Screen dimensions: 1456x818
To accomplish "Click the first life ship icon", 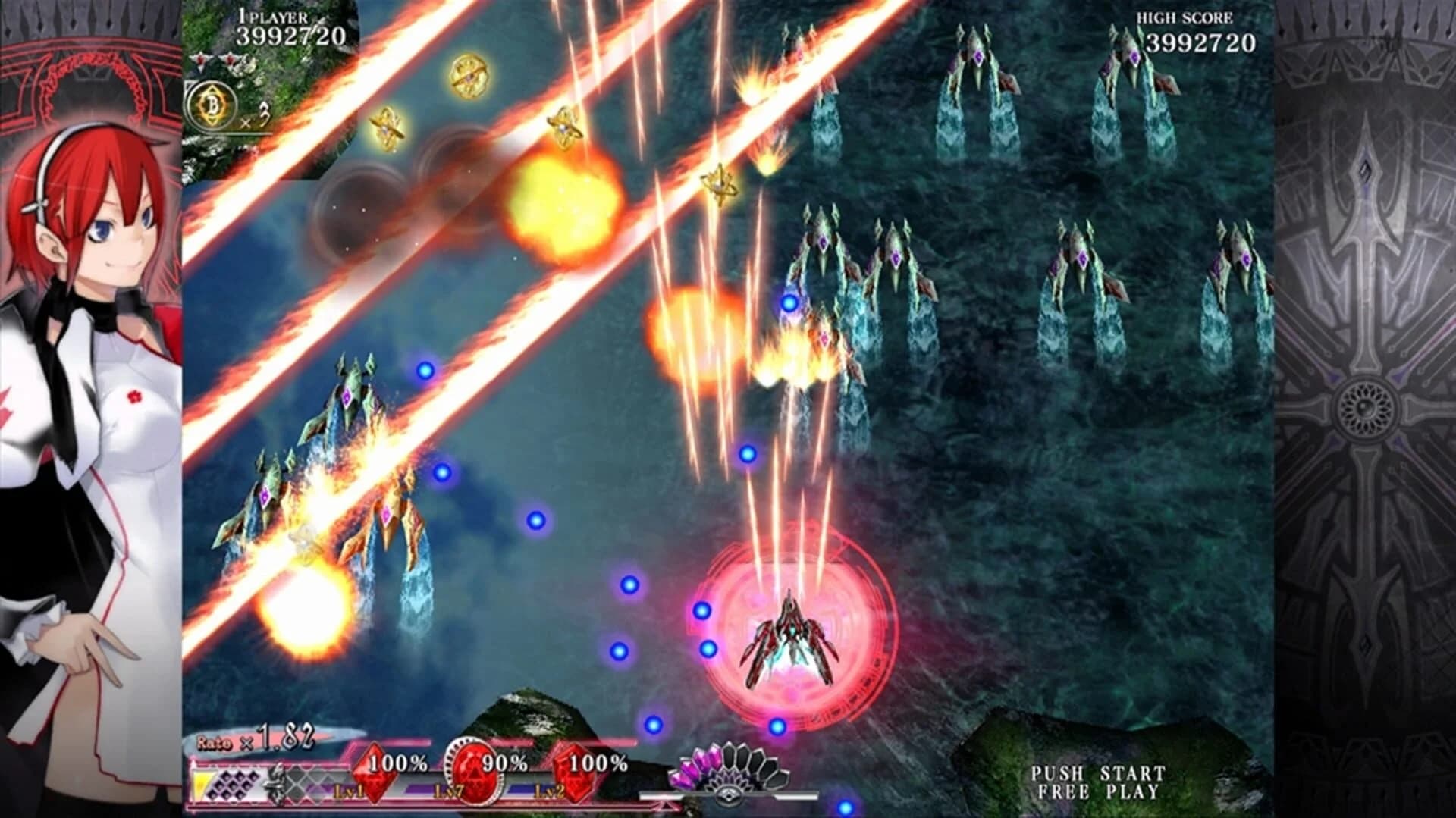I will (x=201, y=61).
